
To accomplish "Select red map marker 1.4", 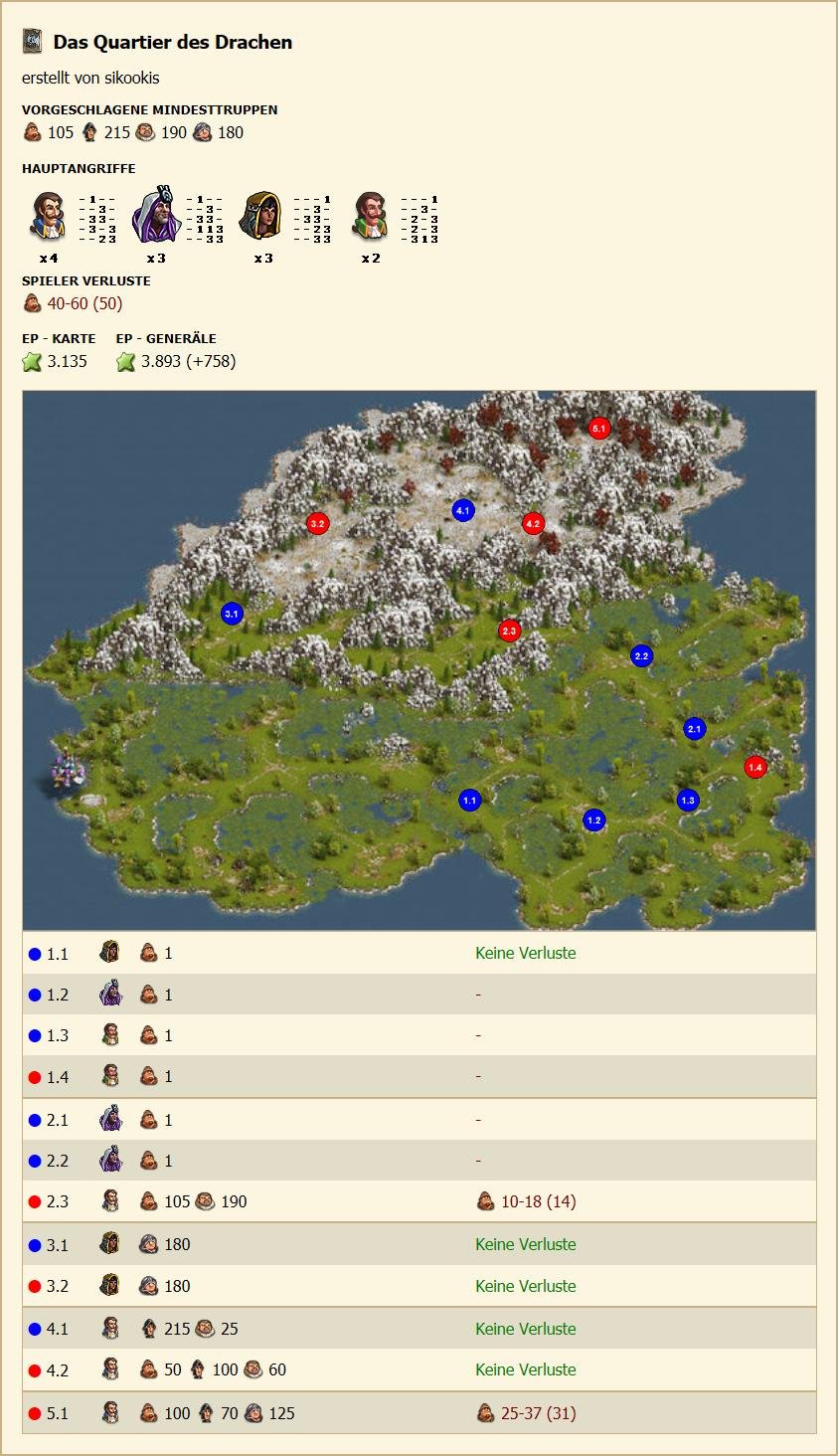I will (755, 767).
